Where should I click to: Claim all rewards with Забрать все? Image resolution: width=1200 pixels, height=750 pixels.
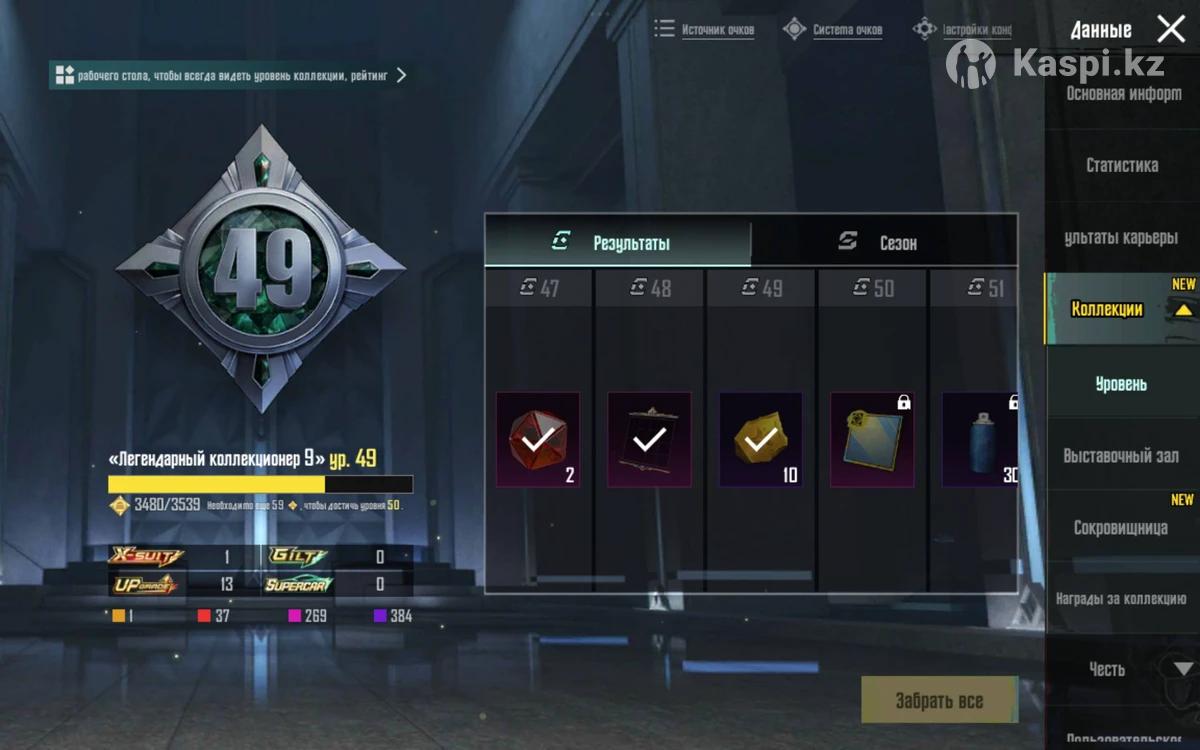point(938,701)
